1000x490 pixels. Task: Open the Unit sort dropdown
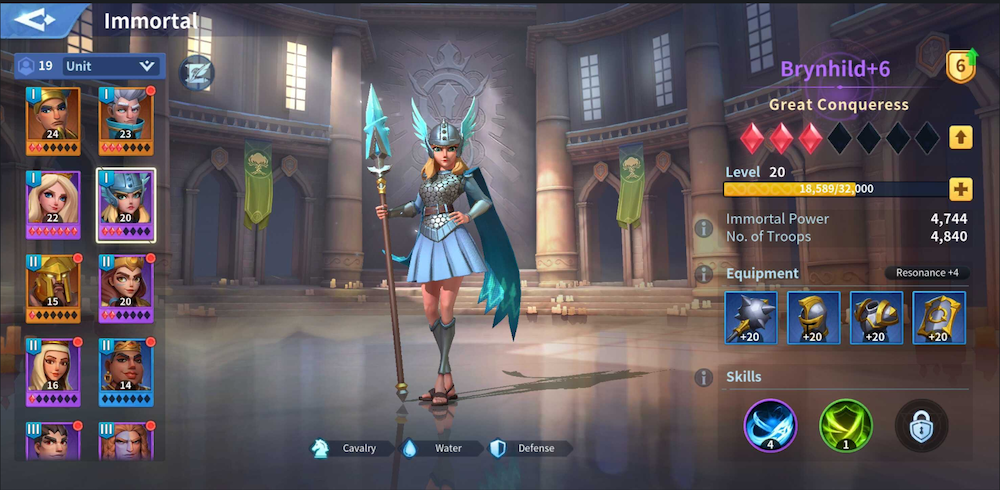point(110,66)
